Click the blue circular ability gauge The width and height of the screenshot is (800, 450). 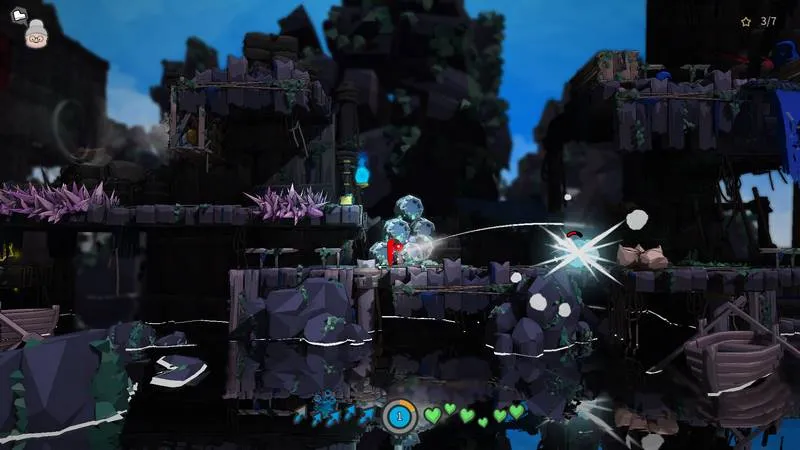[400, 414]
